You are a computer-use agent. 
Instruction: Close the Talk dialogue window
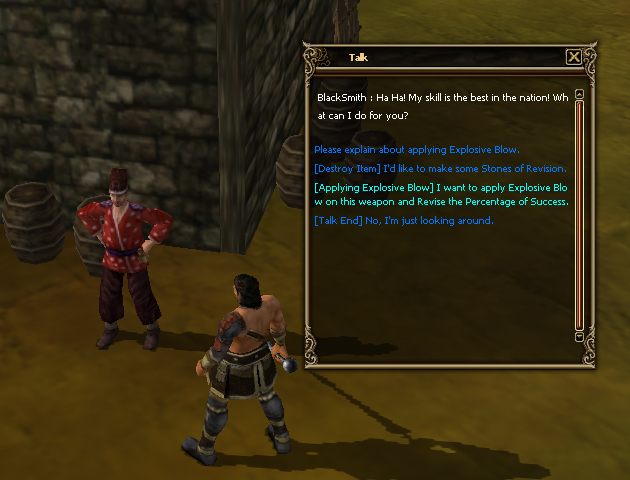(573, 57)
